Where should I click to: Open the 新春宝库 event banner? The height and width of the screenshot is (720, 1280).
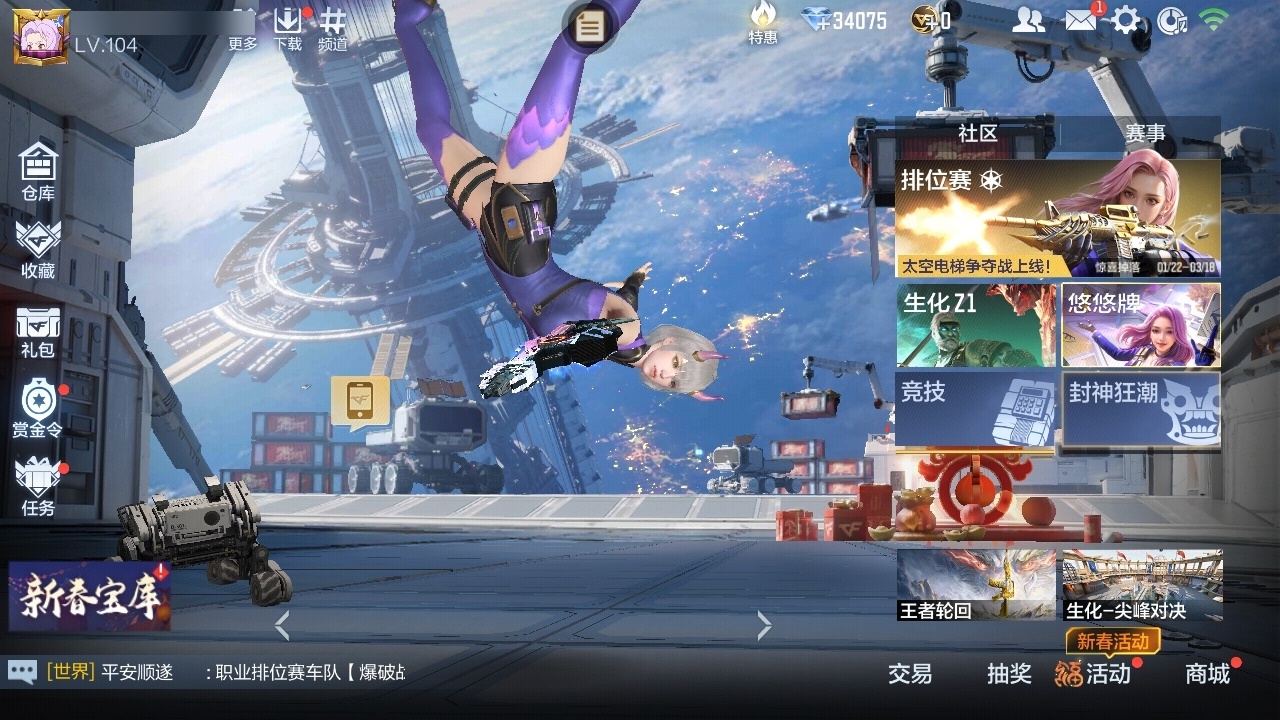tap(89, 596)
